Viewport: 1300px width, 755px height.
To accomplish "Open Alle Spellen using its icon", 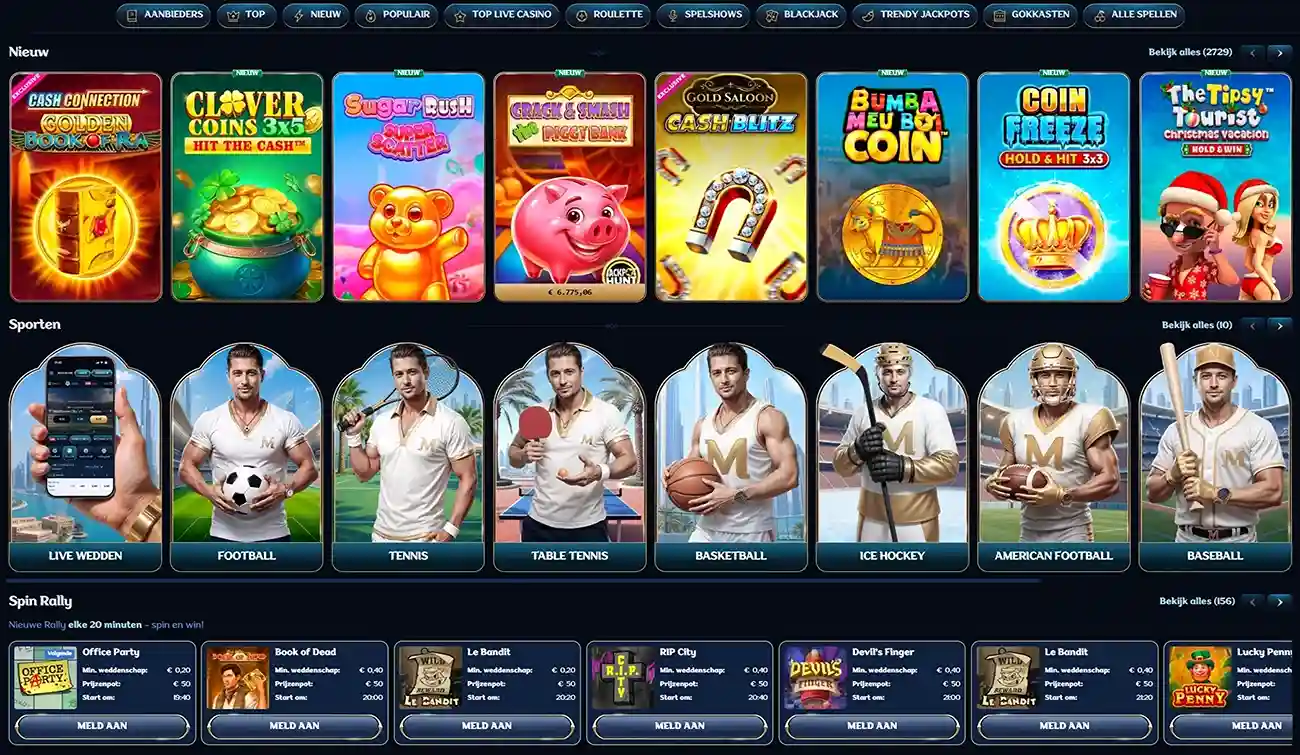I will pos(1100,15).
